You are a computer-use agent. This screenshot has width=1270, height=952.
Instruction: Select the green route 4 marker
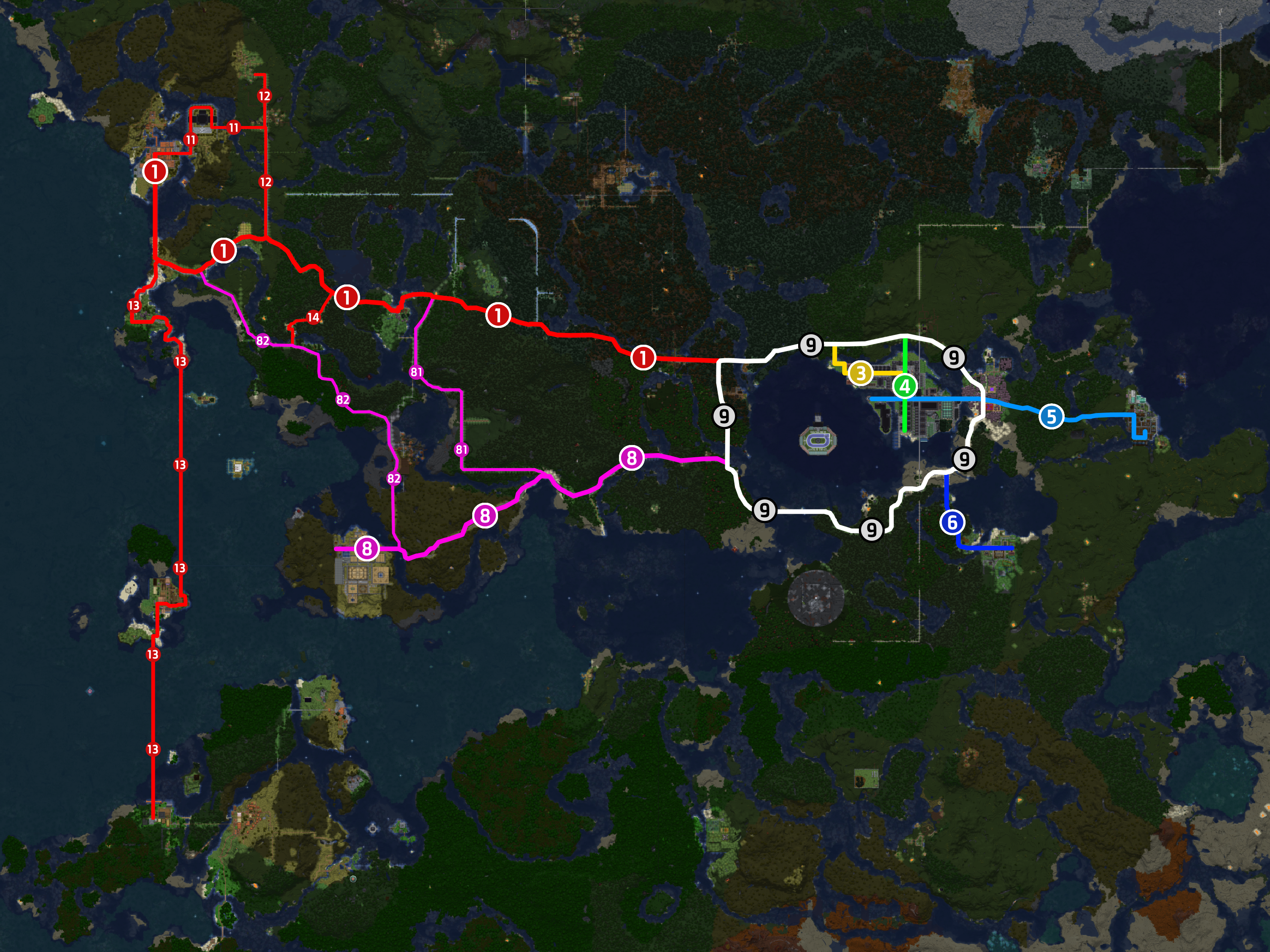click(x=905, y=386)
